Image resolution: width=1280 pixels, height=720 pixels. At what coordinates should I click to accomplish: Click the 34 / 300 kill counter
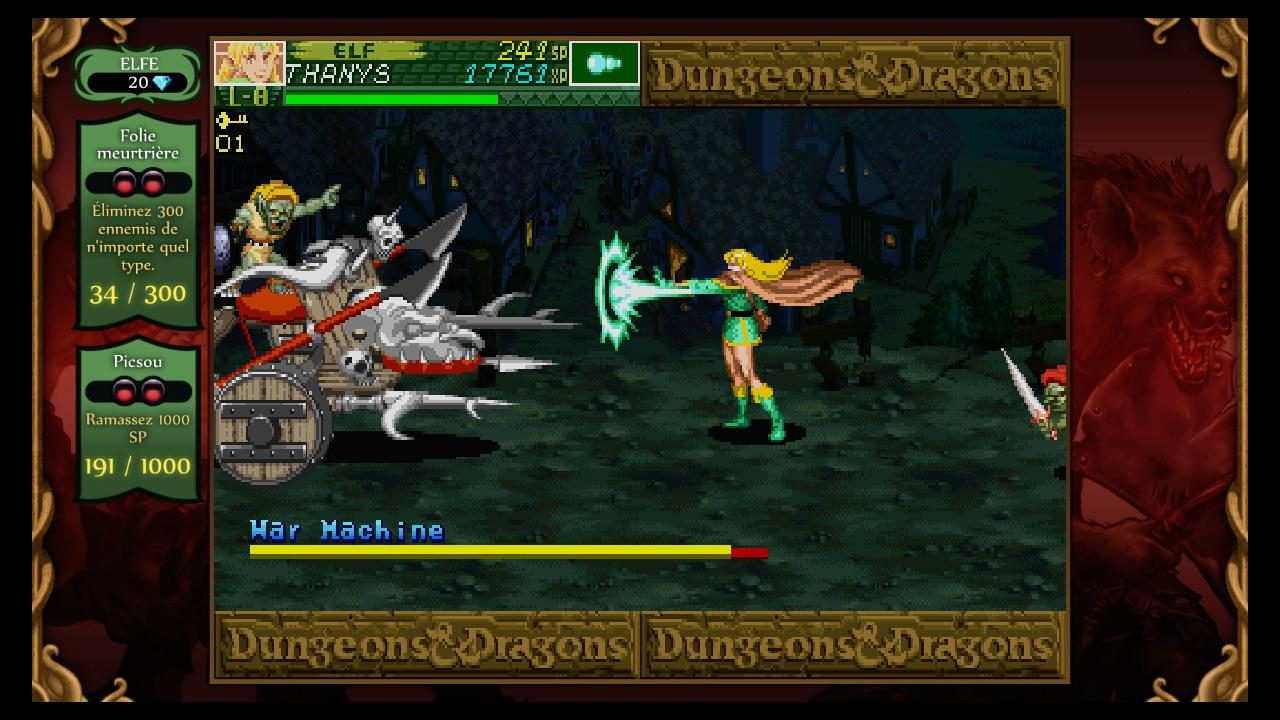(136, 293)
